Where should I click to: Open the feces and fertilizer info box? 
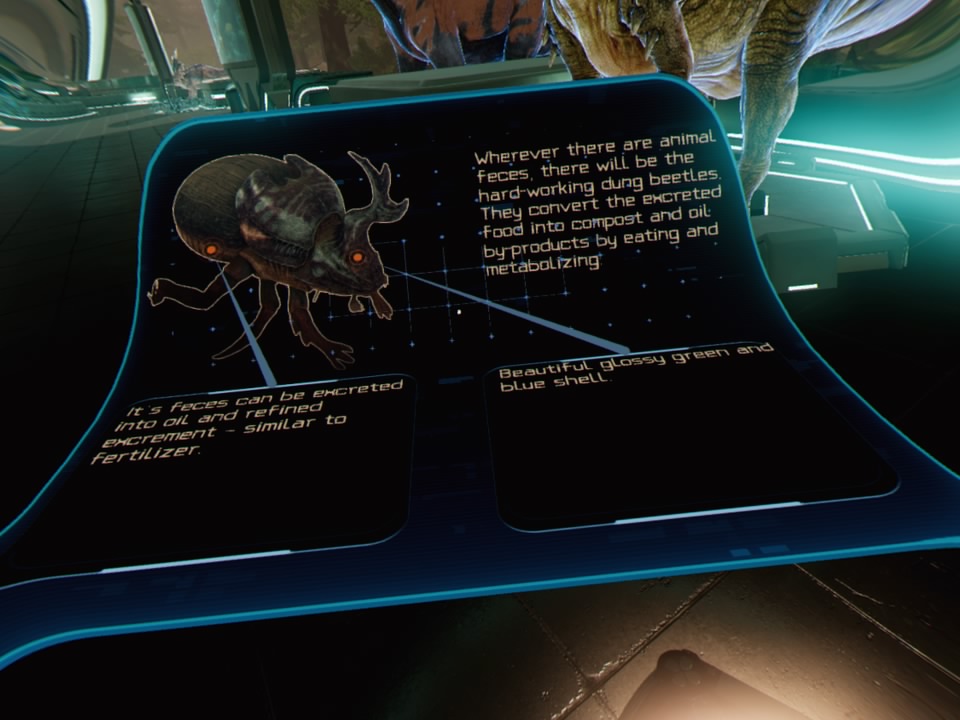(250, 458)
